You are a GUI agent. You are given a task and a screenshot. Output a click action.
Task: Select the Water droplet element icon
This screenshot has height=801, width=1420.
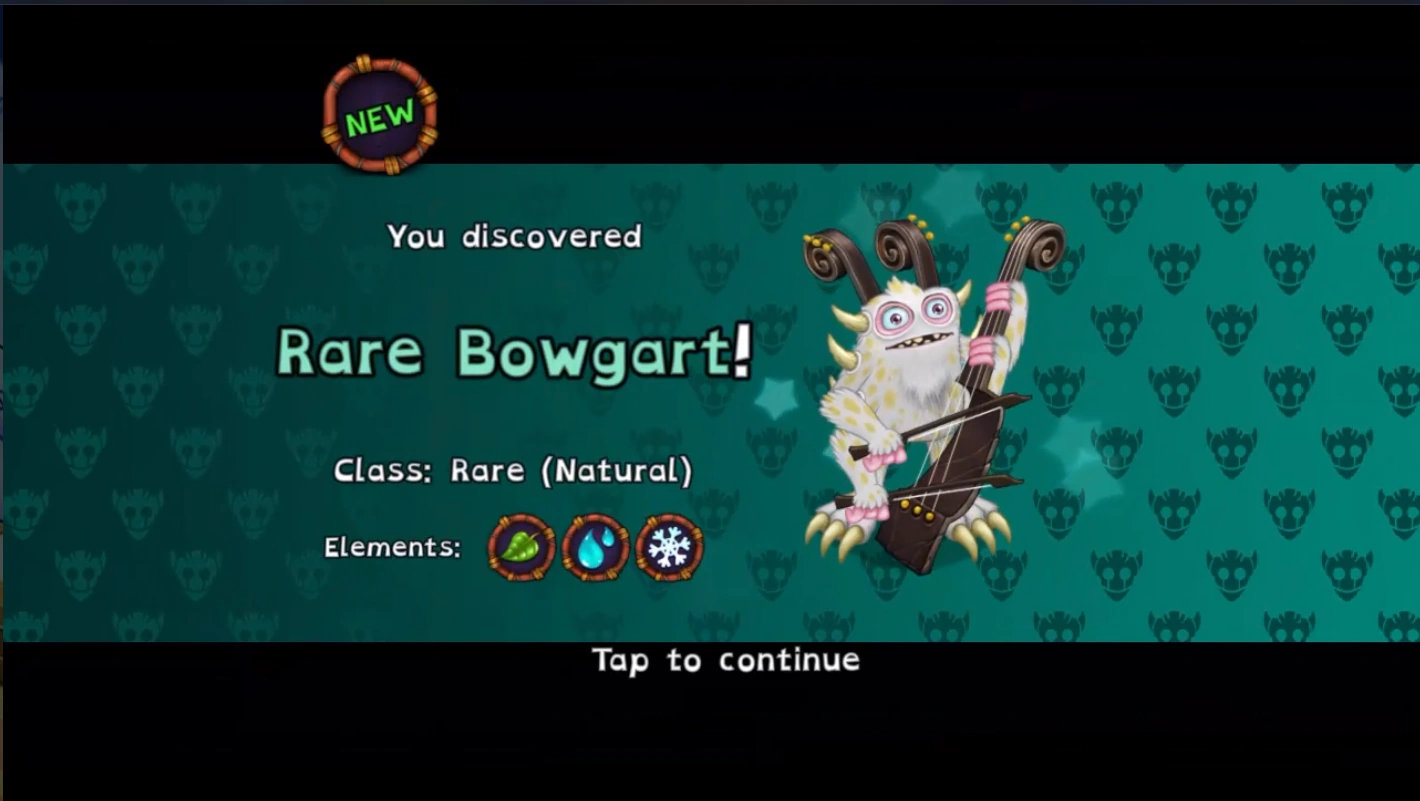pos(595,548)
